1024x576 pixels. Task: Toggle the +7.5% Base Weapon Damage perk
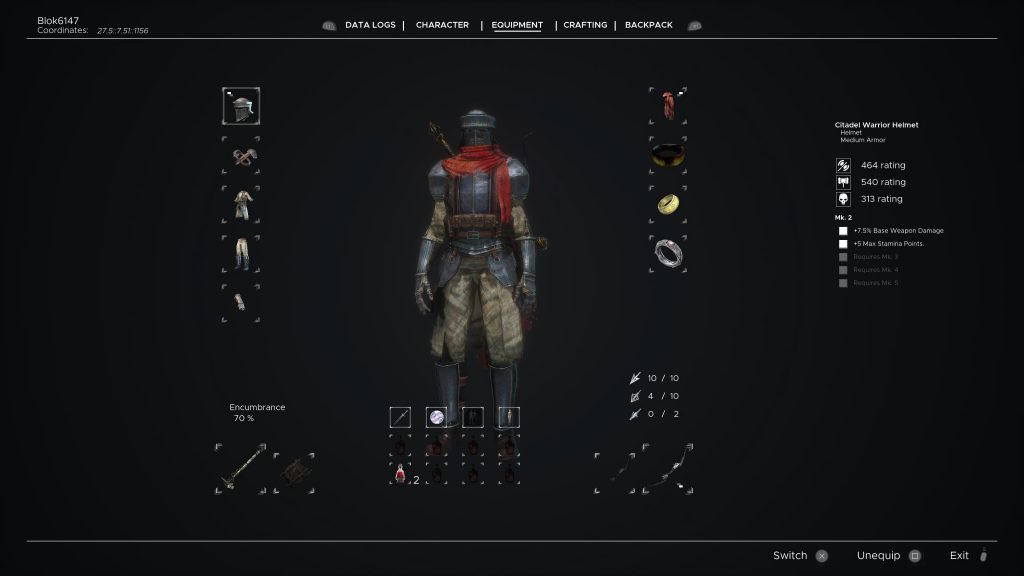point(843,231)
